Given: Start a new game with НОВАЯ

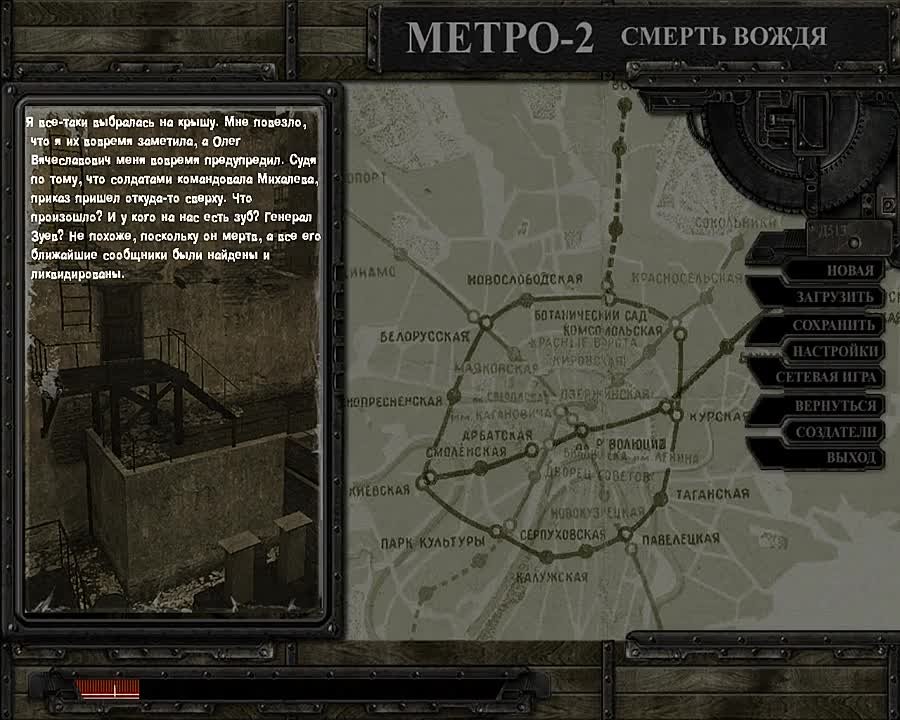Looking at the screenshot, I should click(x=849, y=270).
